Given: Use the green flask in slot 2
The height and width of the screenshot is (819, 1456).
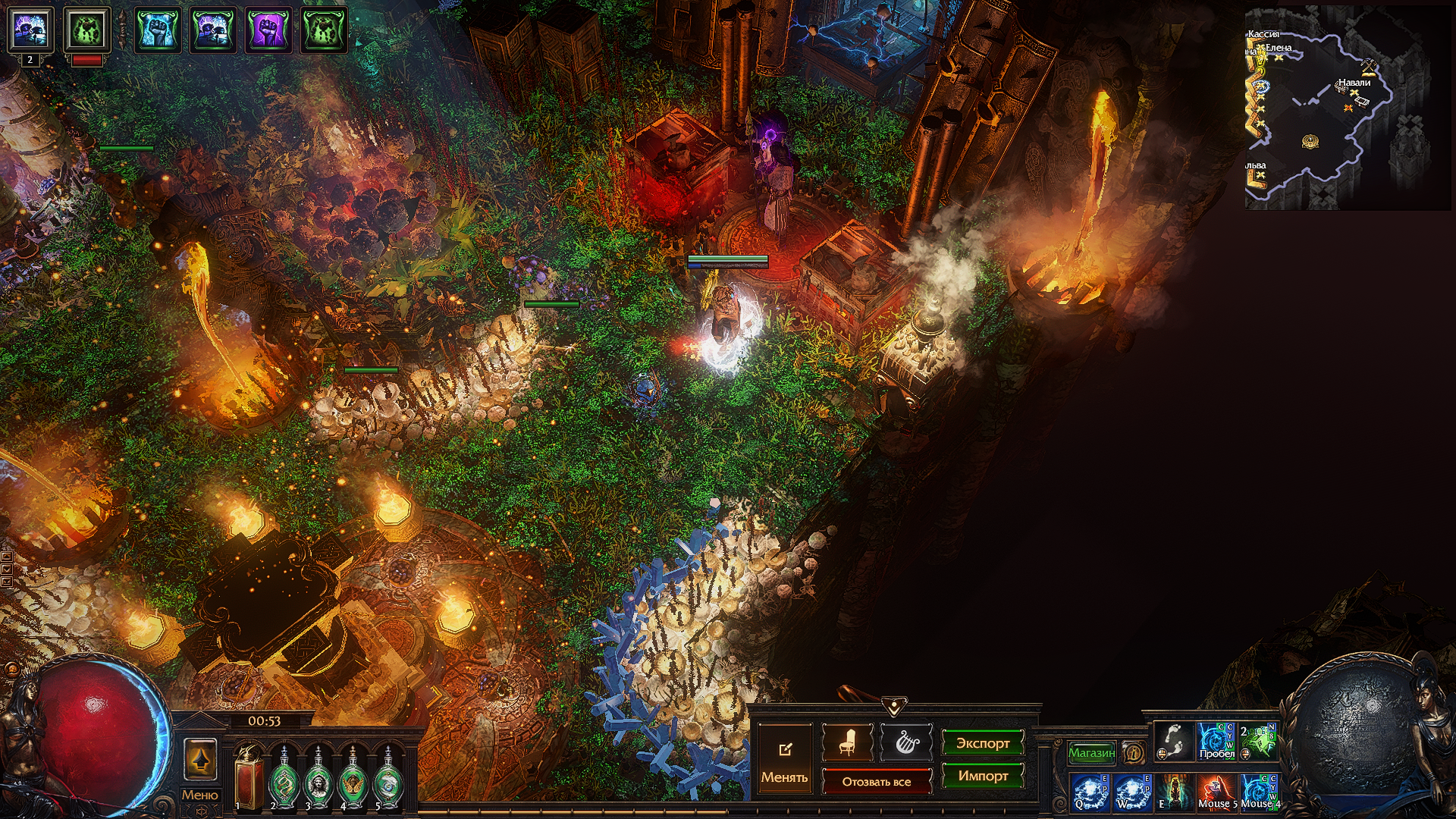Looking at the screenshot, I should [284, 779].
